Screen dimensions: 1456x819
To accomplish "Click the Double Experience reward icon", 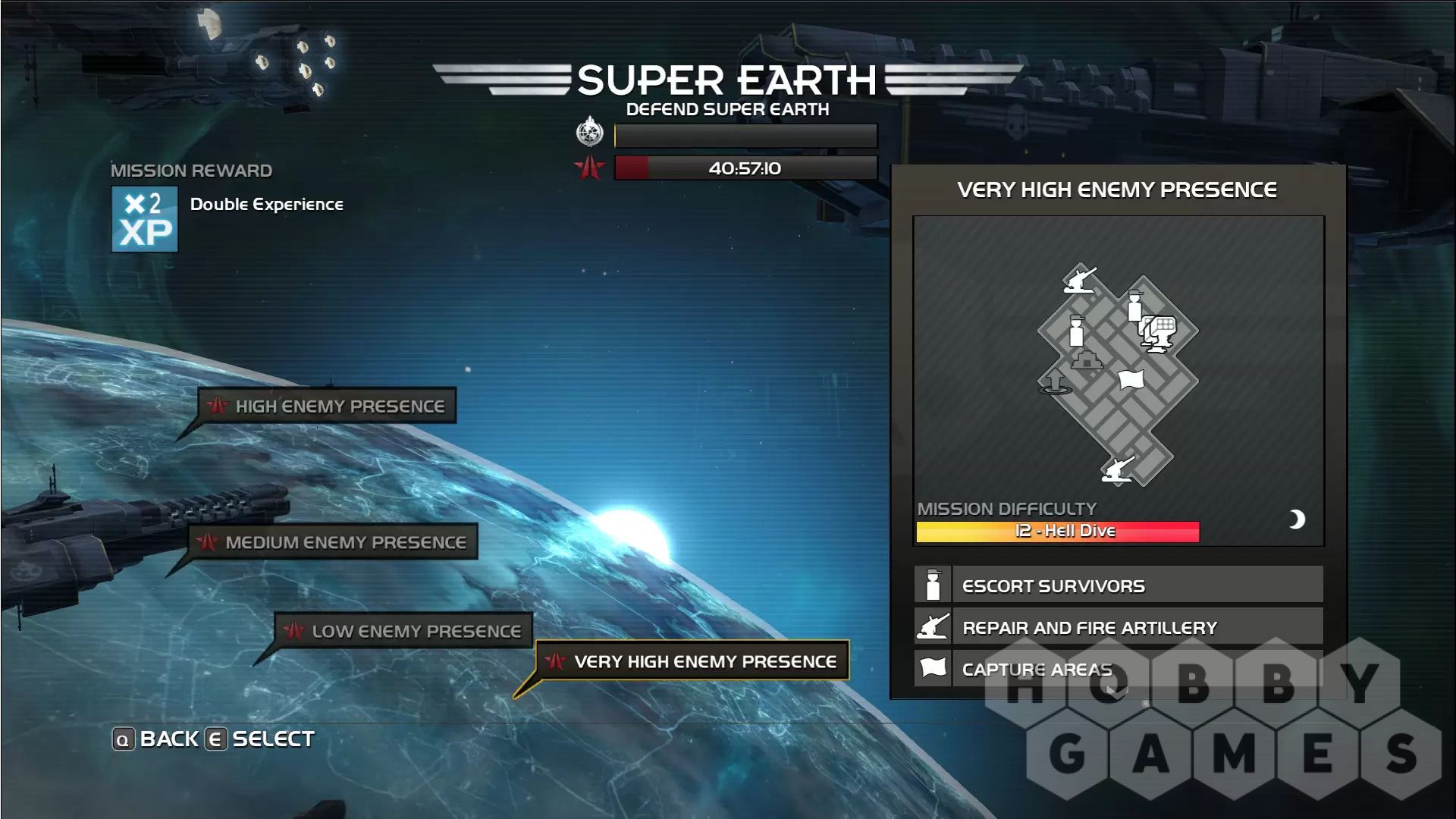I will (145, 219).
